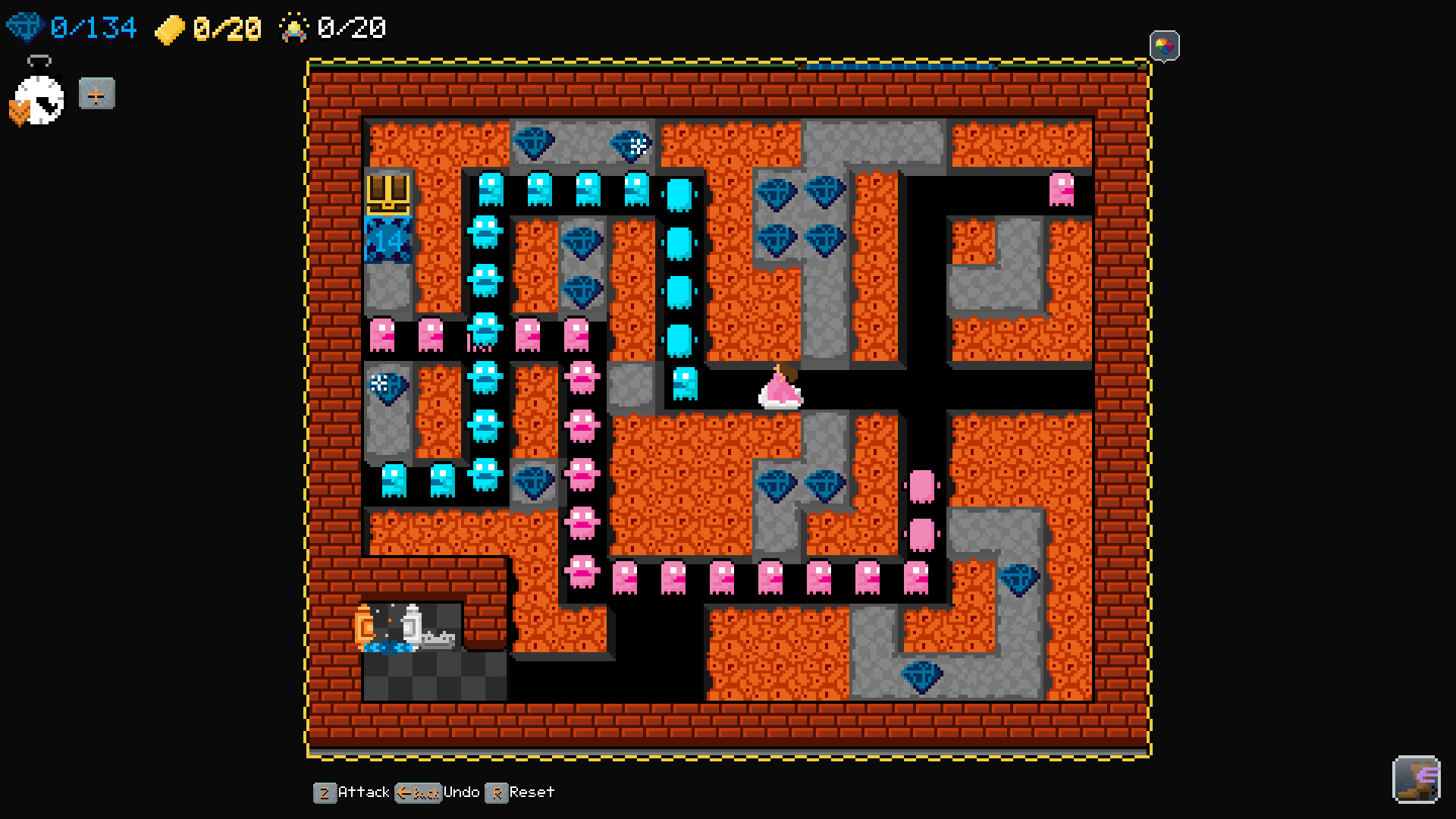1456x819 pixels.
Task: Click the Reset button text
Action: [531, 792]
